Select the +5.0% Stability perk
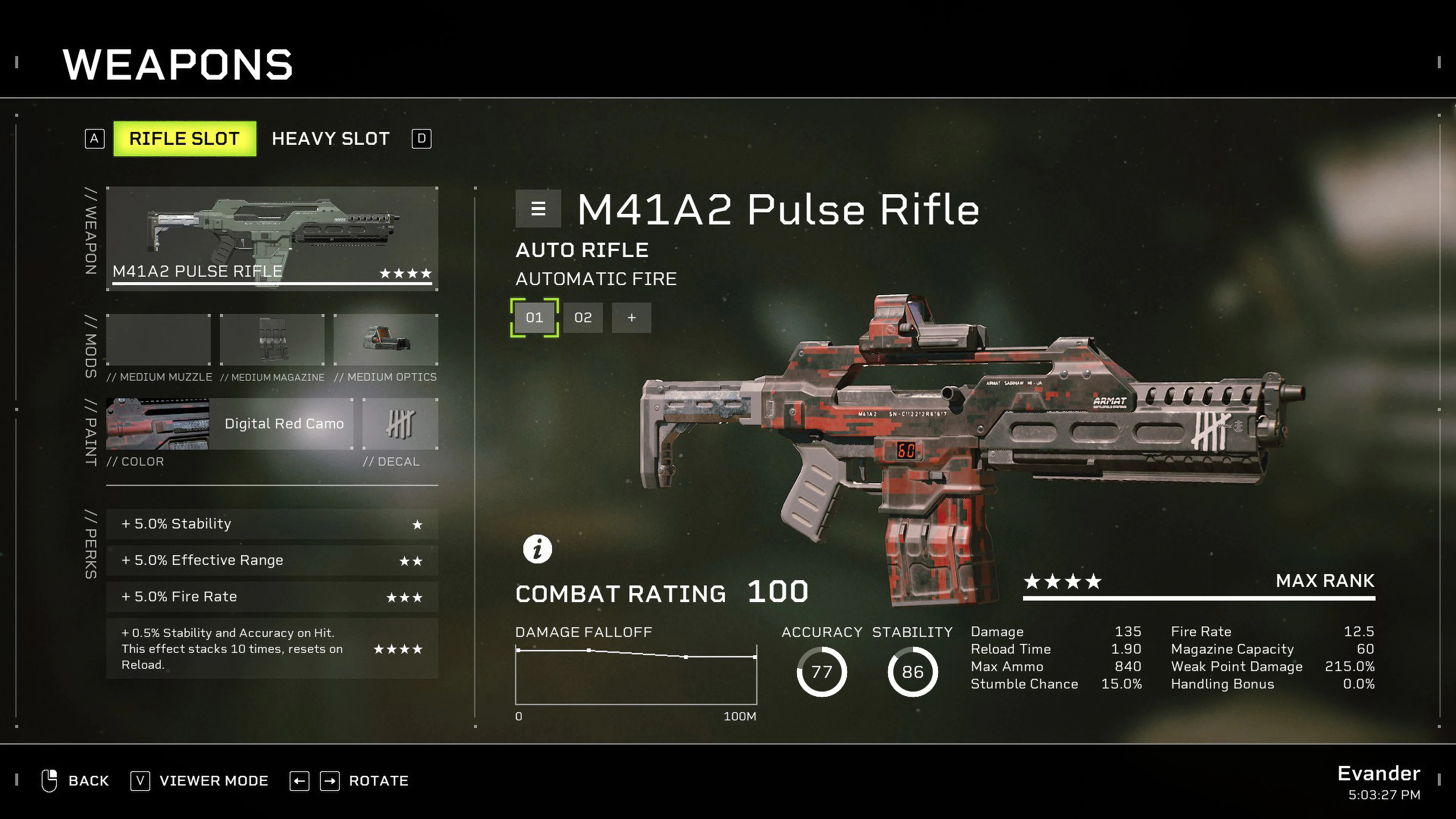The image size is (1456, 819). point(271,524)
